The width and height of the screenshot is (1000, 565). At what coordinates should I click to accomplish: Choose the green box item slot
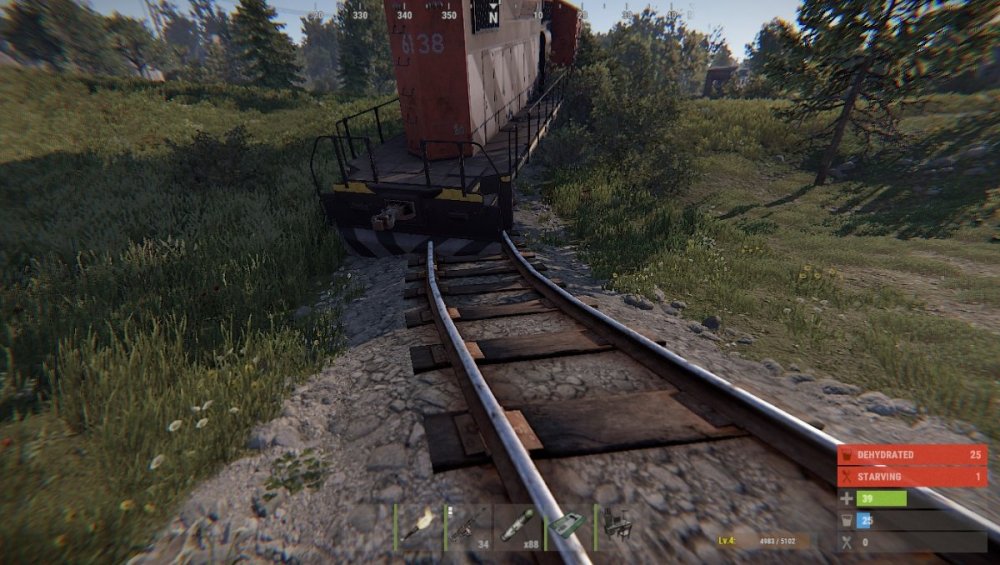click(x=569, y=526)
